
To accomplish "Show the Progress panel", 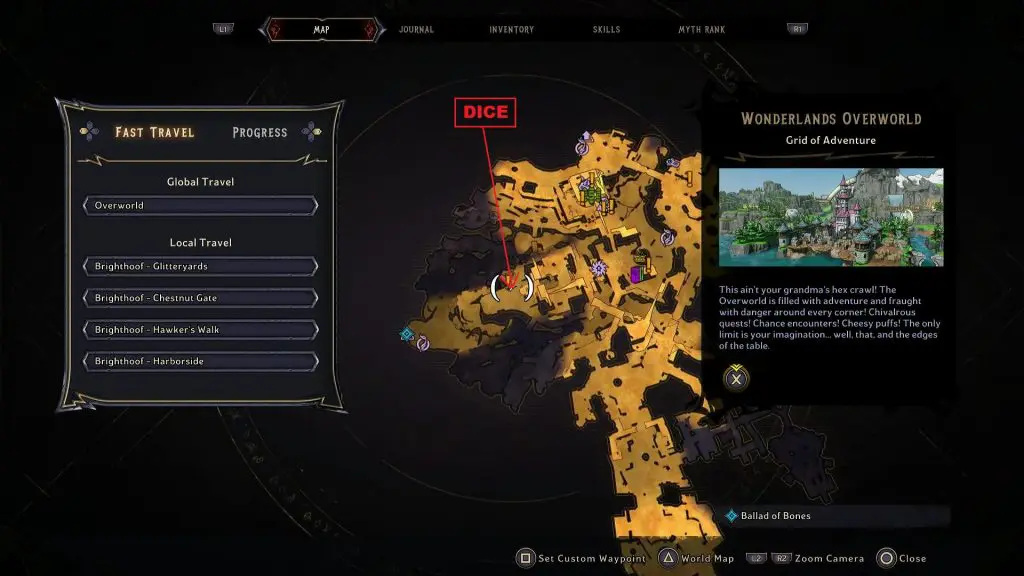I will 259,132.
